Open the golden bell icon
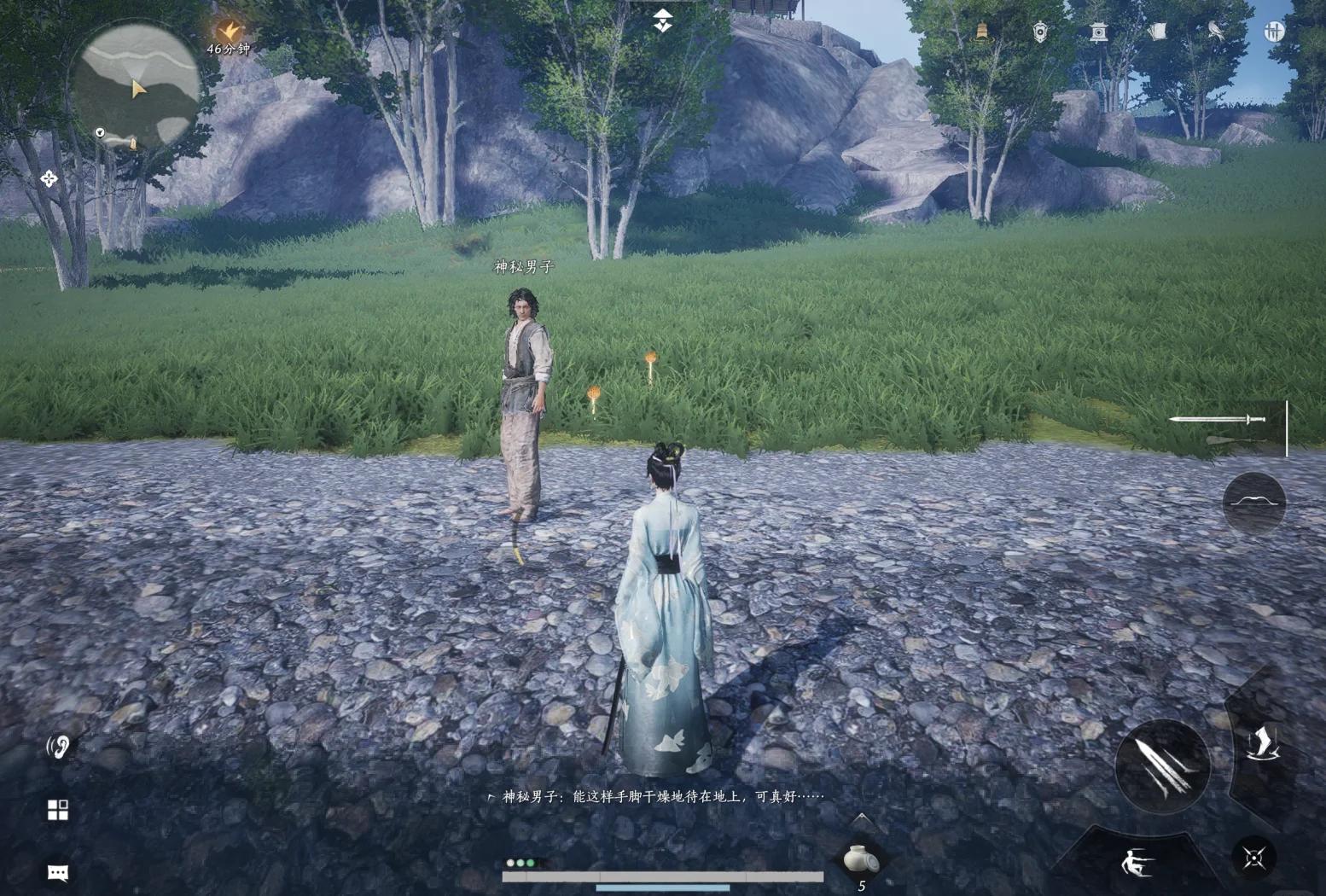 (x=982, y=32)
